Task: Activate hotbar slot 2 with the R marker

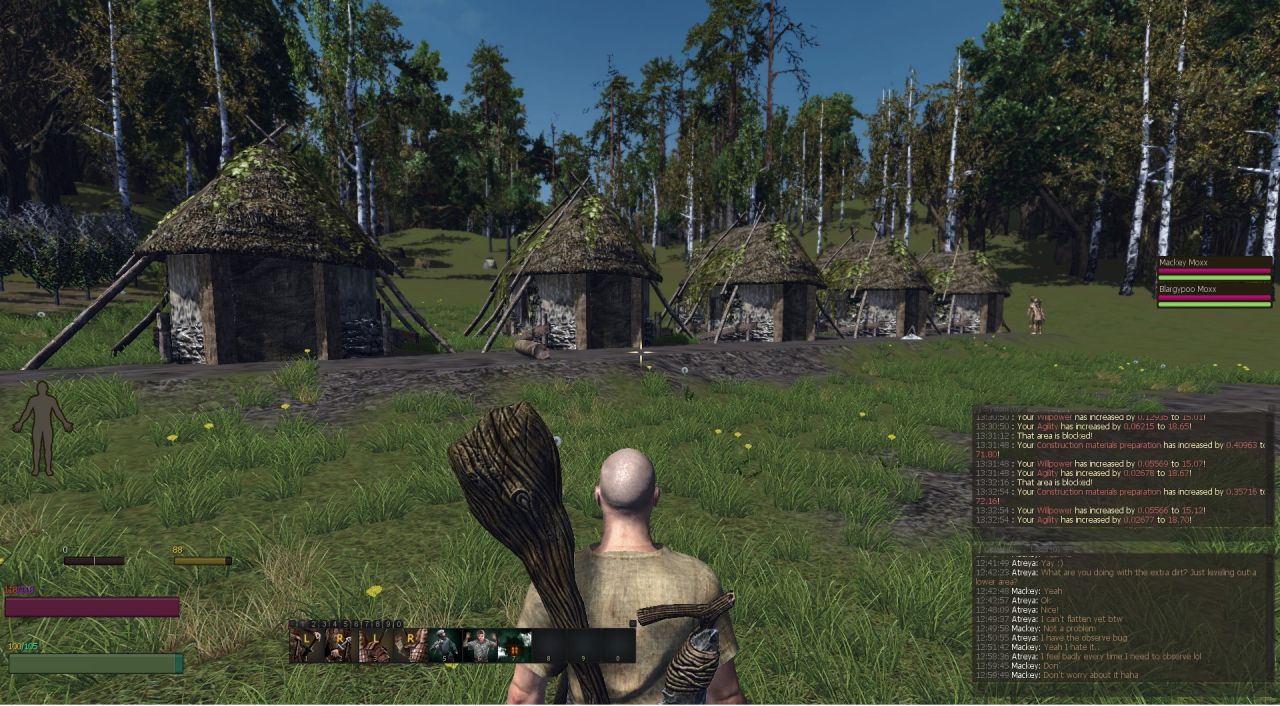Action: pyautogui.click(x=340, y=646)
